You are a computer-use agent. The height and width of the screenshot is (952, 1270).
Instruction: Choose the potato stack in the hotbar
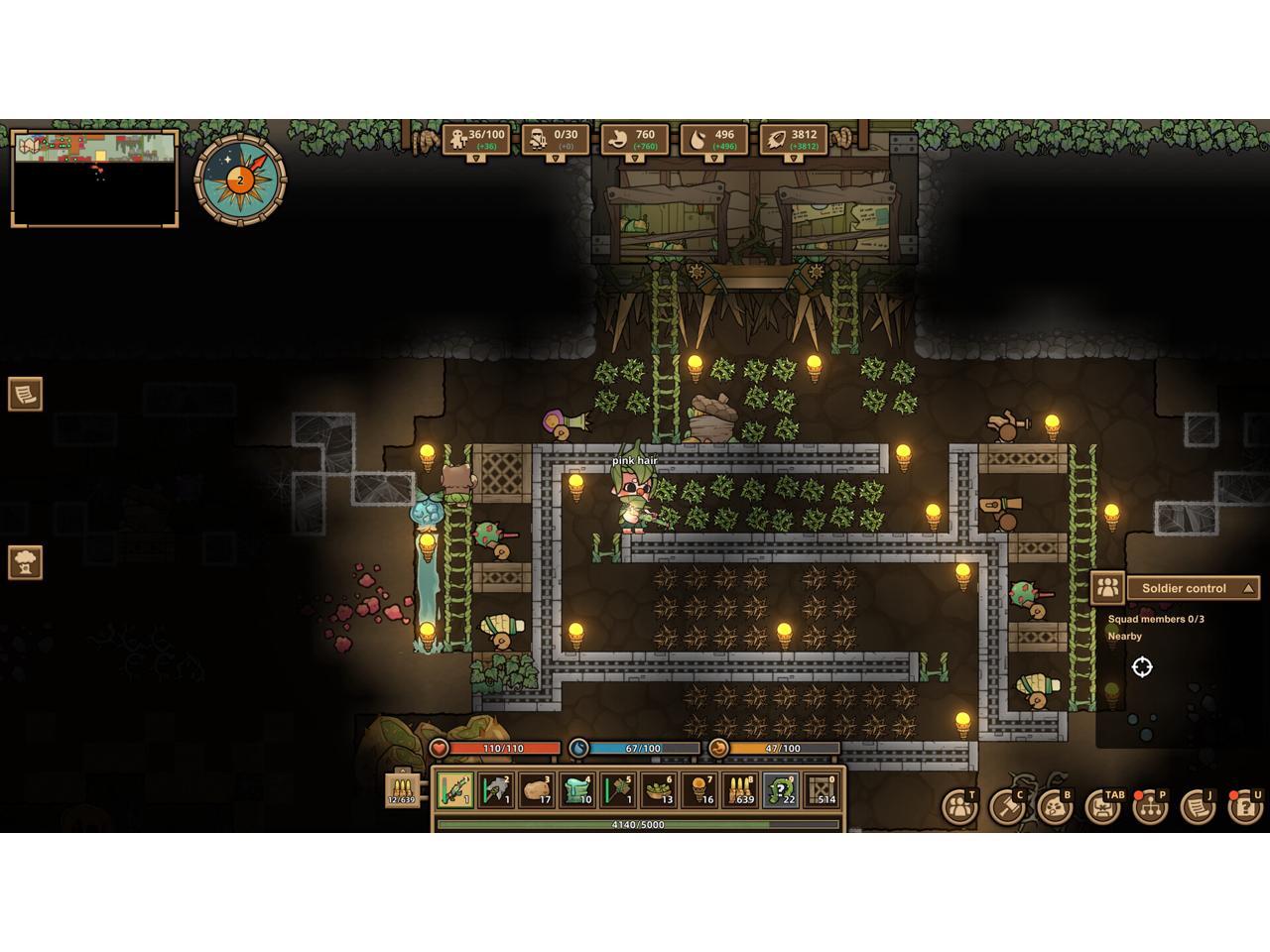(x=537, y=790)
